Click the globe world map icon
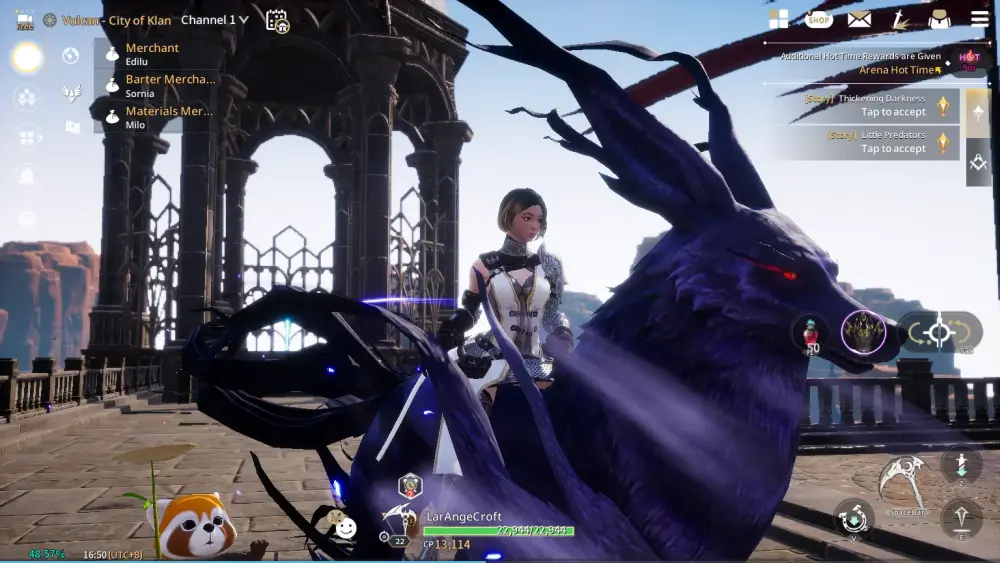The width and height of the screenshot is (1000, 563). pos(71,56)
